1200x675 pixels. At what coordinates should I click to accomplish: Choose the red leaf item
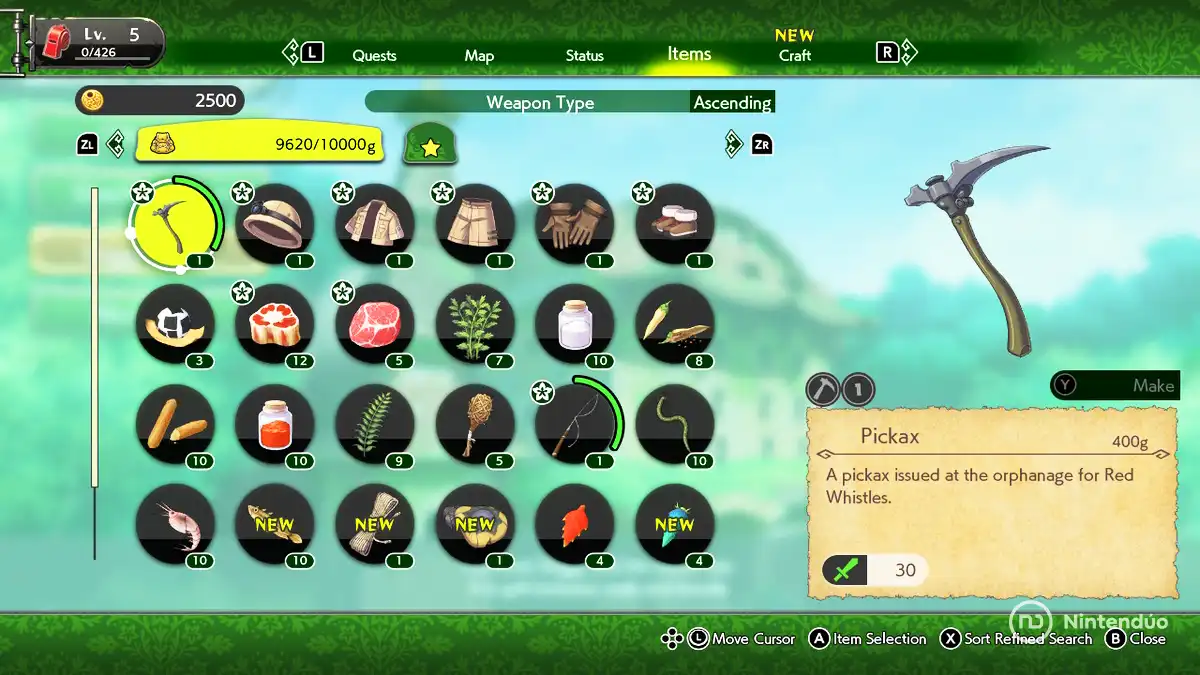click(574, 524)
